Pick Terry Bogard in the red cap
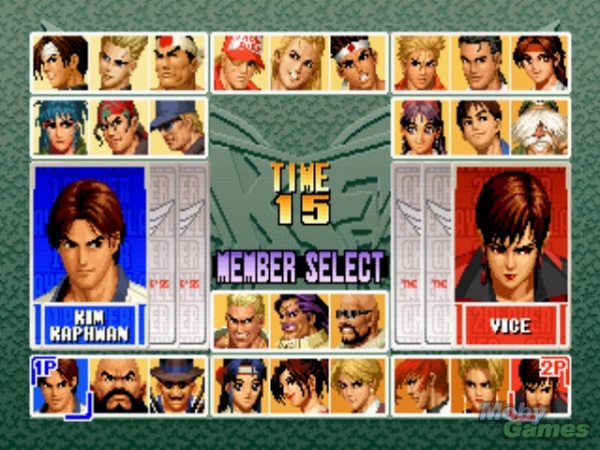 (x=240, y=62)
